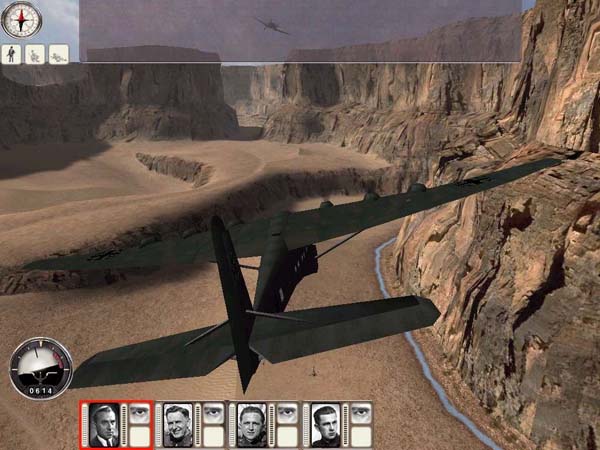Click the artificial horizon gauge
Screen dimensions: 600x450
(x=40, y=368)
